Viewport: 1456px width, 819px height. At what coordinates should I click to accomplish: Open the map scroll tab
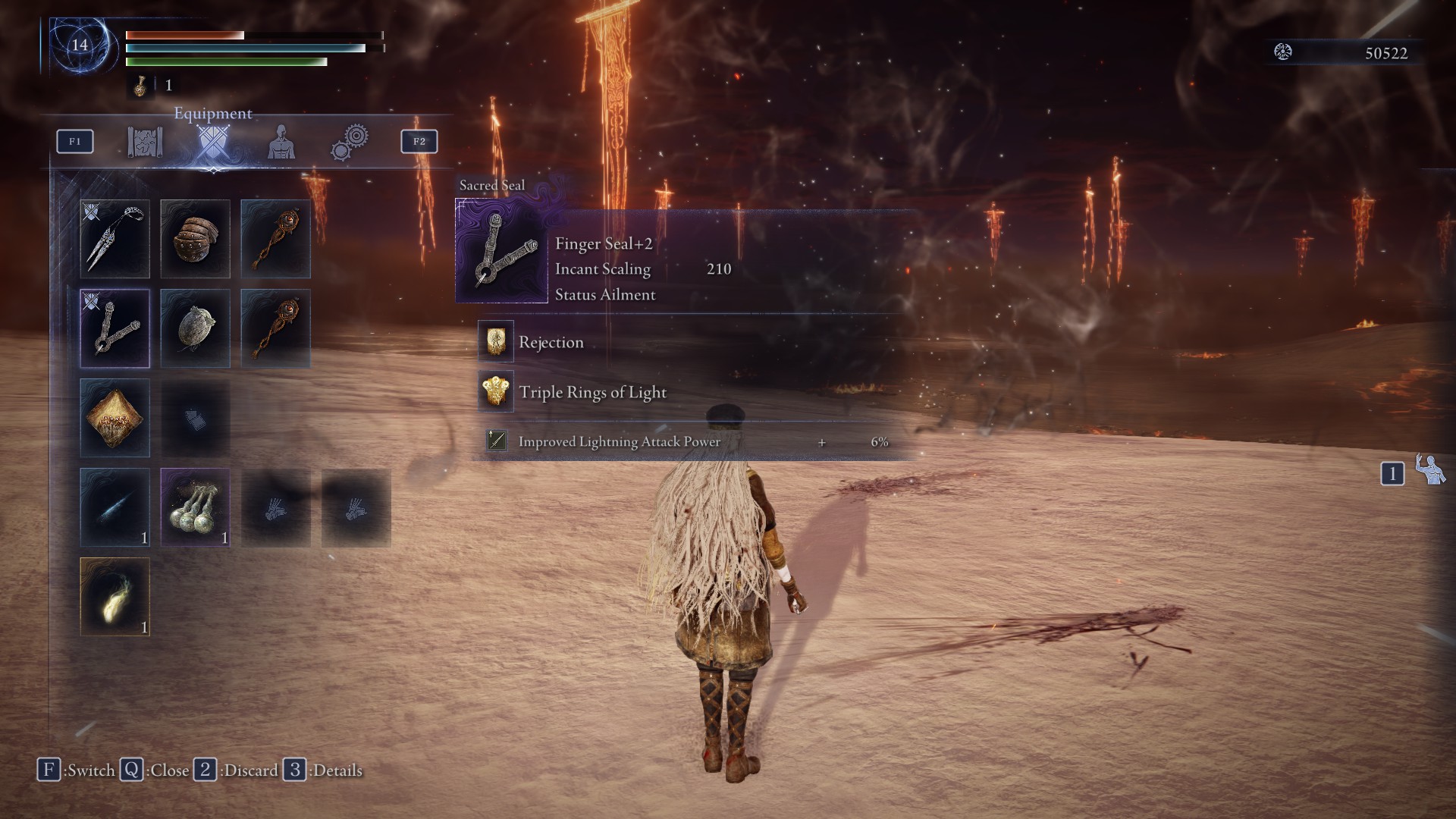click(145, 142)
